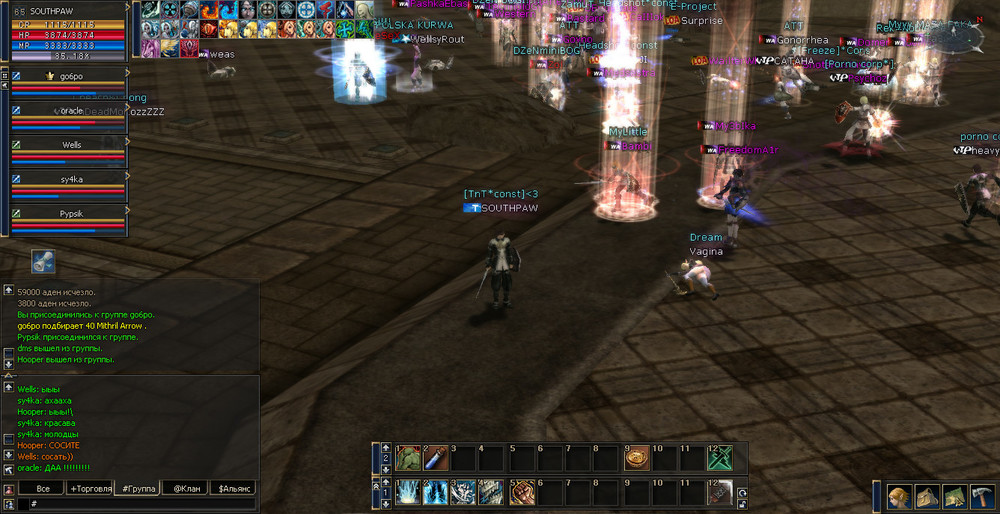Select the #Группа party chat tab

tap(137, 488)
